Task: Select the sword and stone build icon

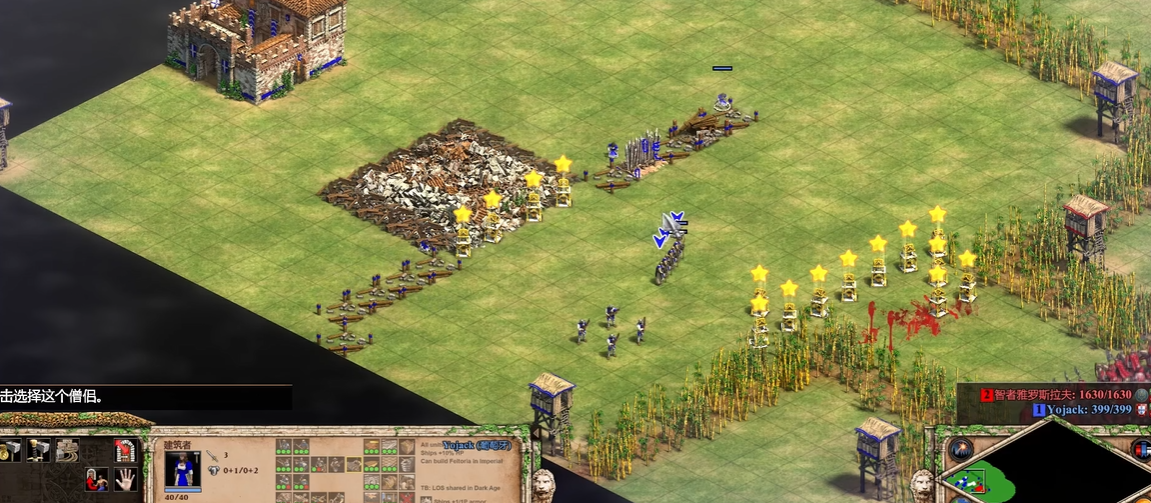Action: click(39, 451)
